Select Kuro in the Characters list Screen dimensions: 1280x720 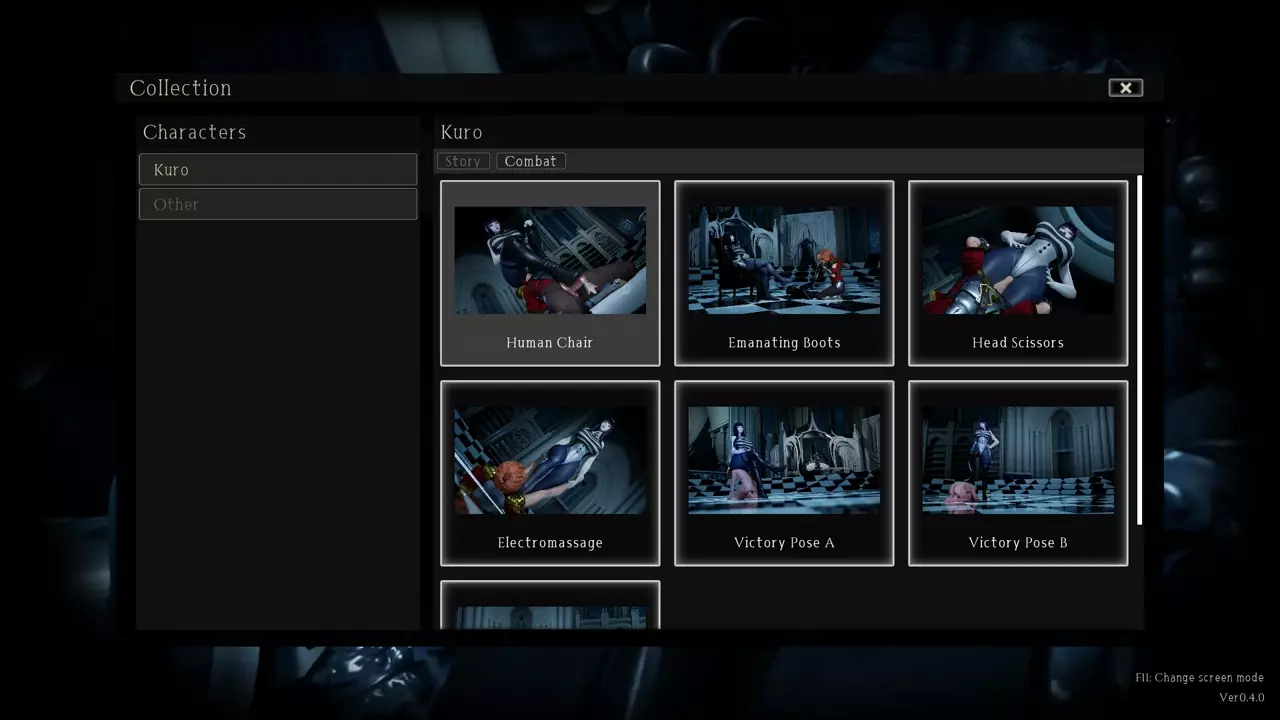(278, 169)
